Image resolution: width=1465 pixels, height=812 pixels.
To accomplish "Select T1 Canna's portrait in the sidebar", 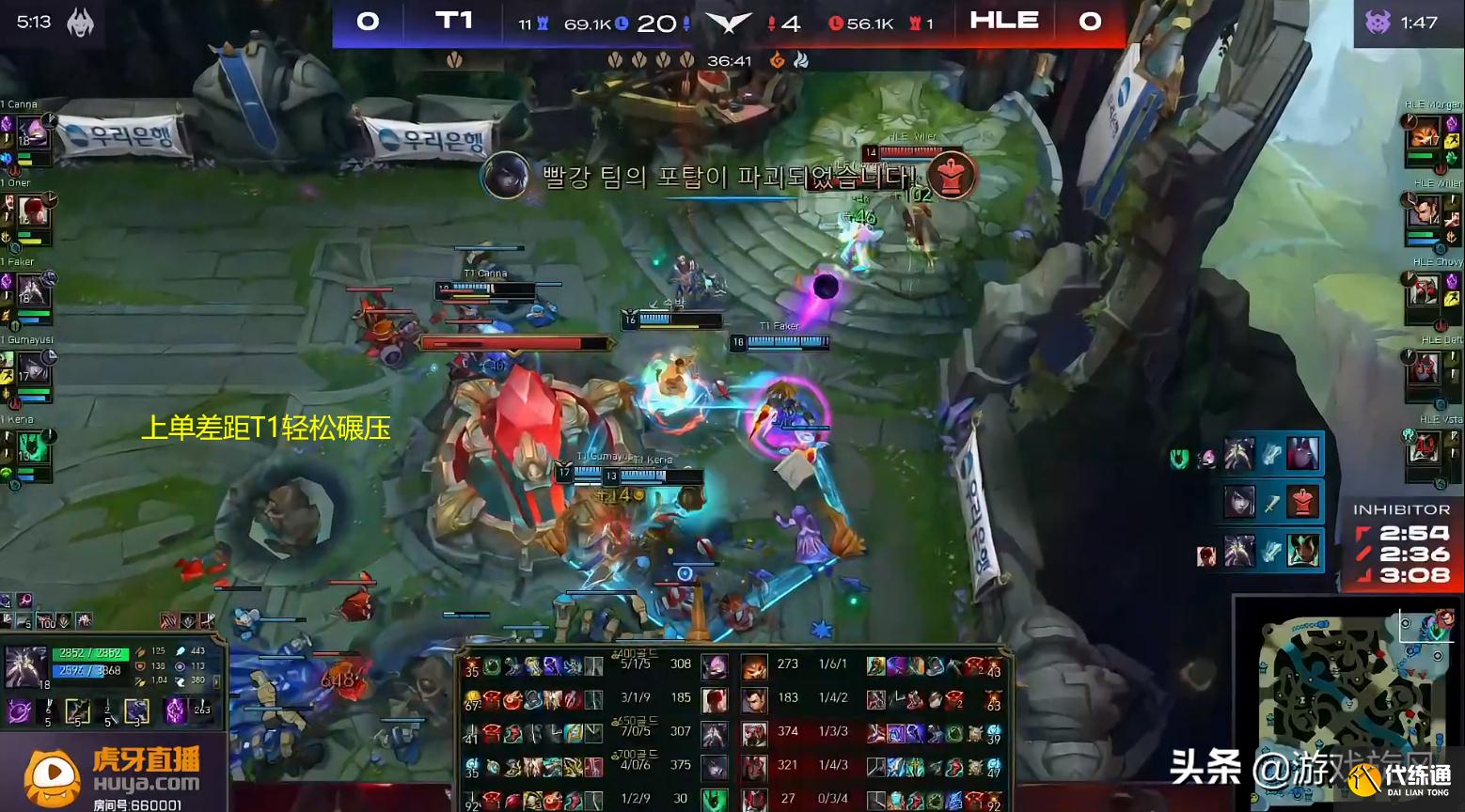I will pos(32,133).
